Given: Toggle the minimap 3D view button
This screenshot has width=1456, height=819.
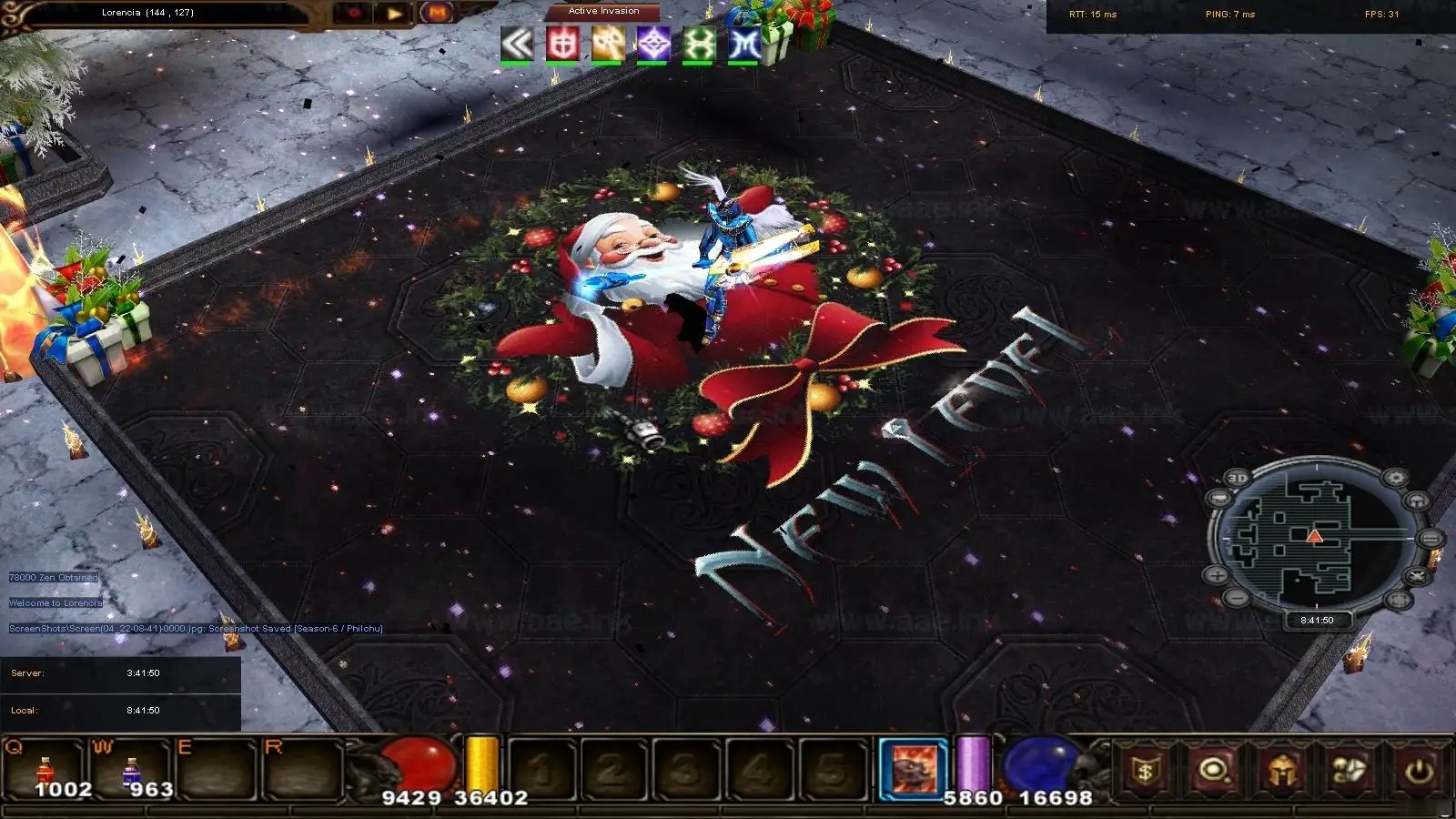Looking at the screenshot, I should (1238, 478).
